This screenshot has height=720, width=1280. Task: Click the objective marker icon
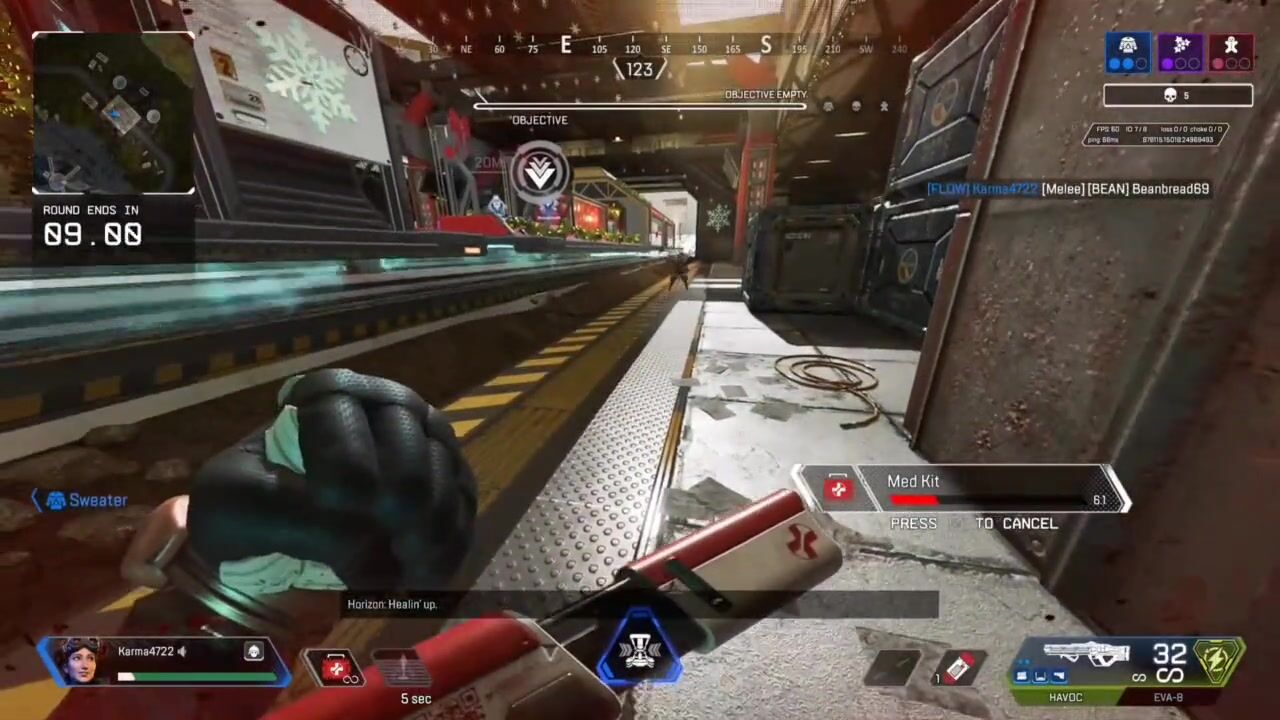pos(540,172)
